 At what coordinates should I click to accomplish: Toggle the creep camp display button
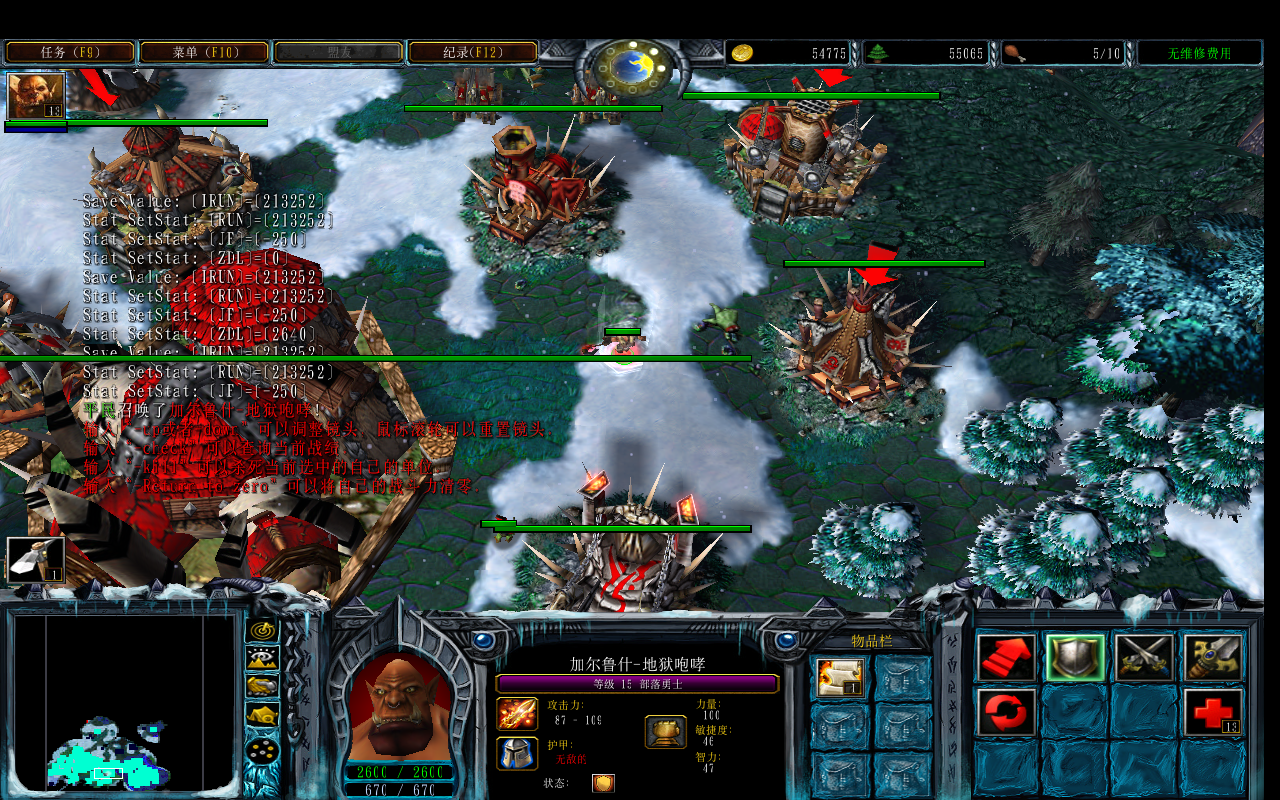pos(262,716)
